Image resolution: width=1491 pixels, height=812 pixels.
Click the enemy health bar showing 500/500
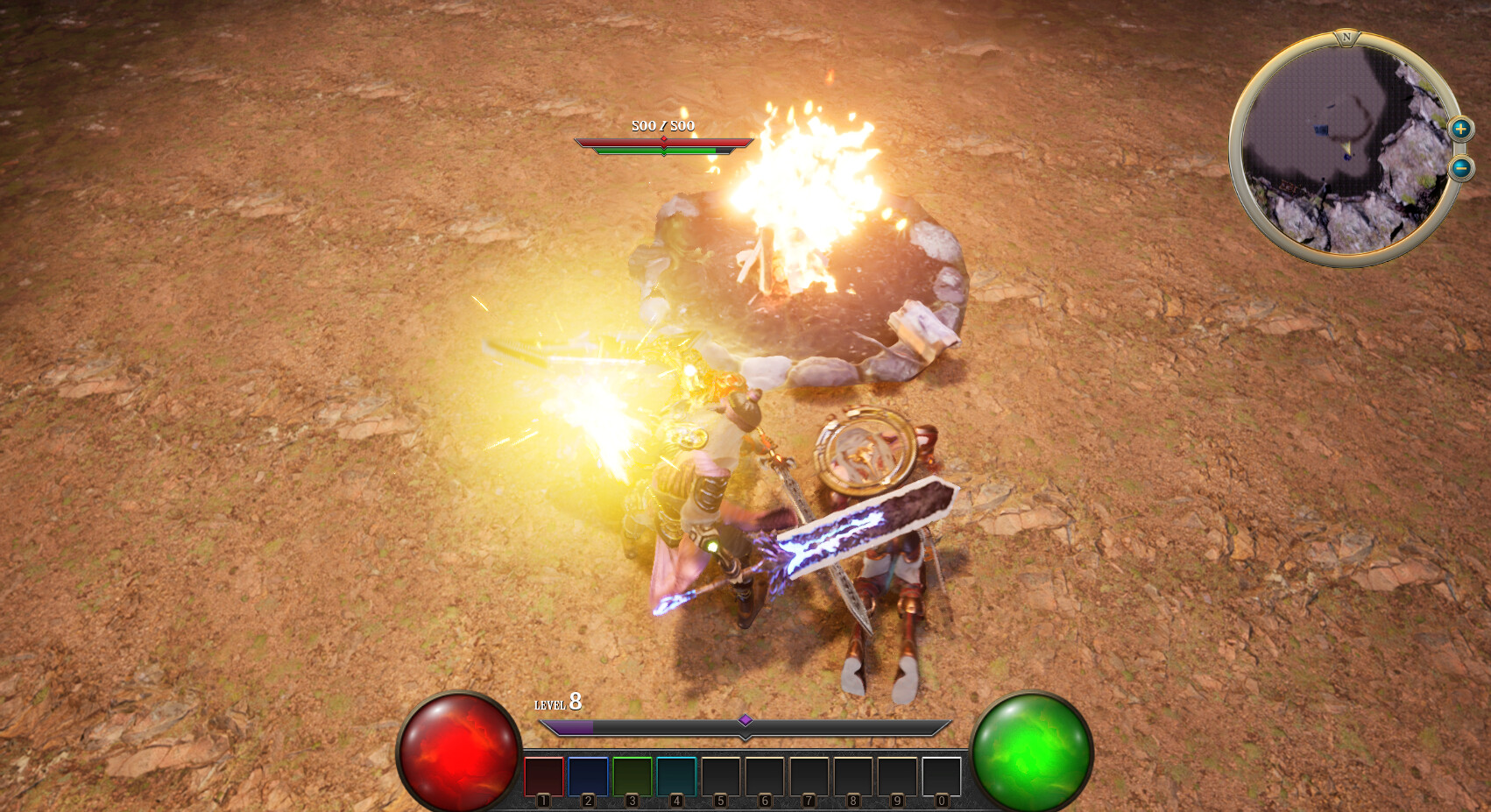coord(664,140)
